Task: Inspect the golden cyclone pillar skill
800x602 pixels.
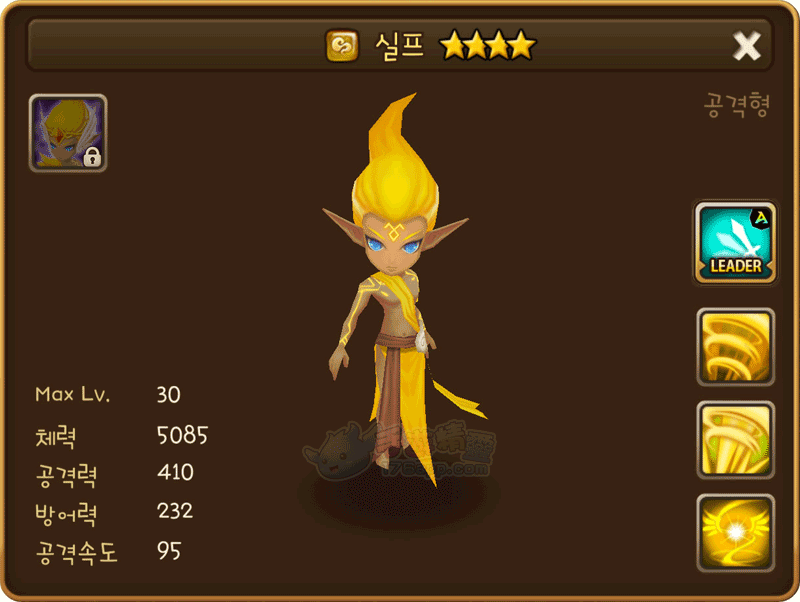Action: pyautogui.click(x=735, y=439)
